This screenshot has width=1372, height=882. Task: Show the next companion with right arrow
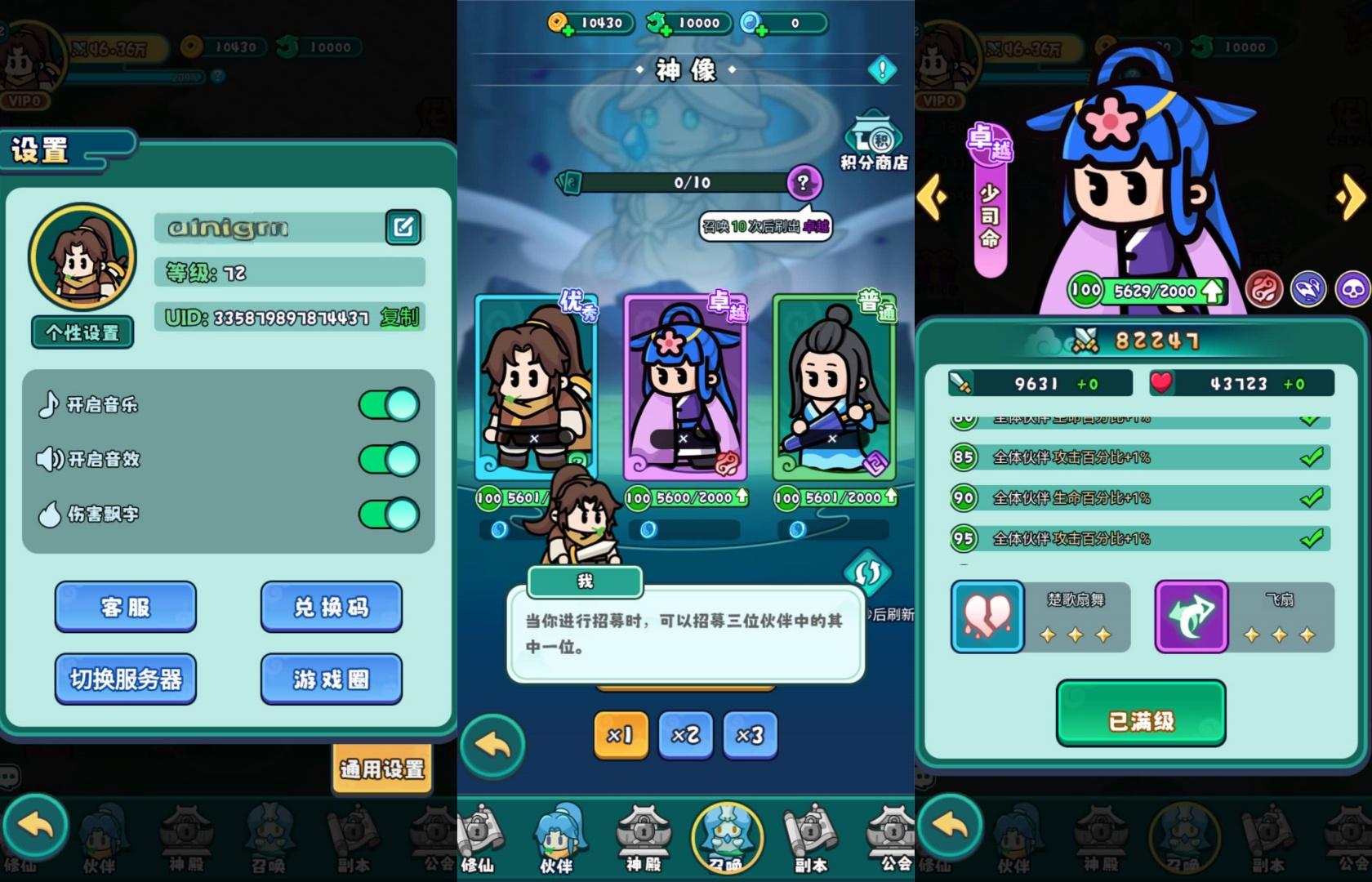1350,197
